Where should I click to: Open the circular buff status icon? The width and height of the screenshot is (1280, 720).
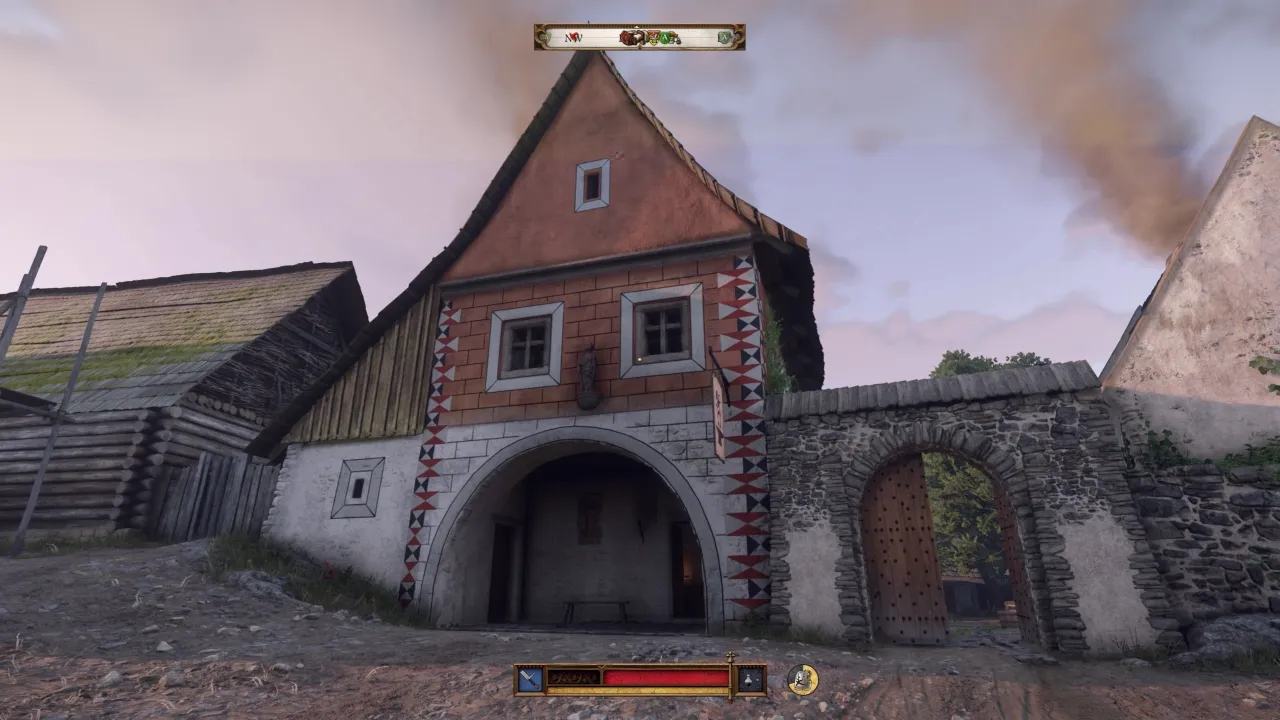801,678
